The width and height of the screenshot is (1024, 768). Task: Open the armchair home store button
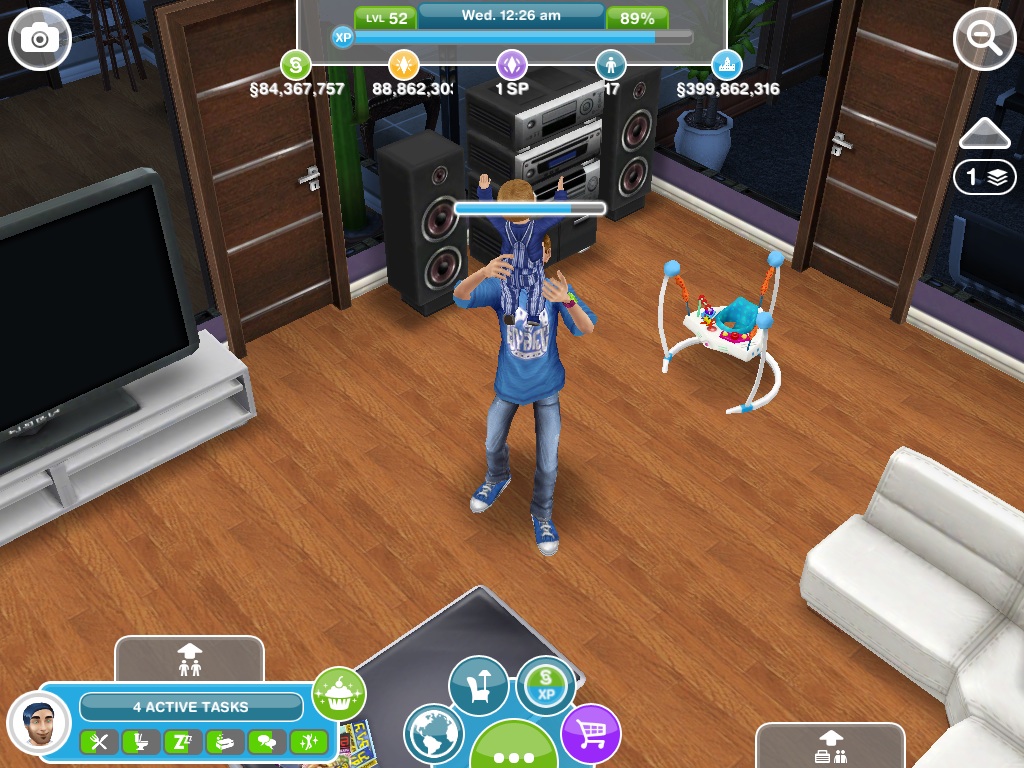tap(478, 686)
